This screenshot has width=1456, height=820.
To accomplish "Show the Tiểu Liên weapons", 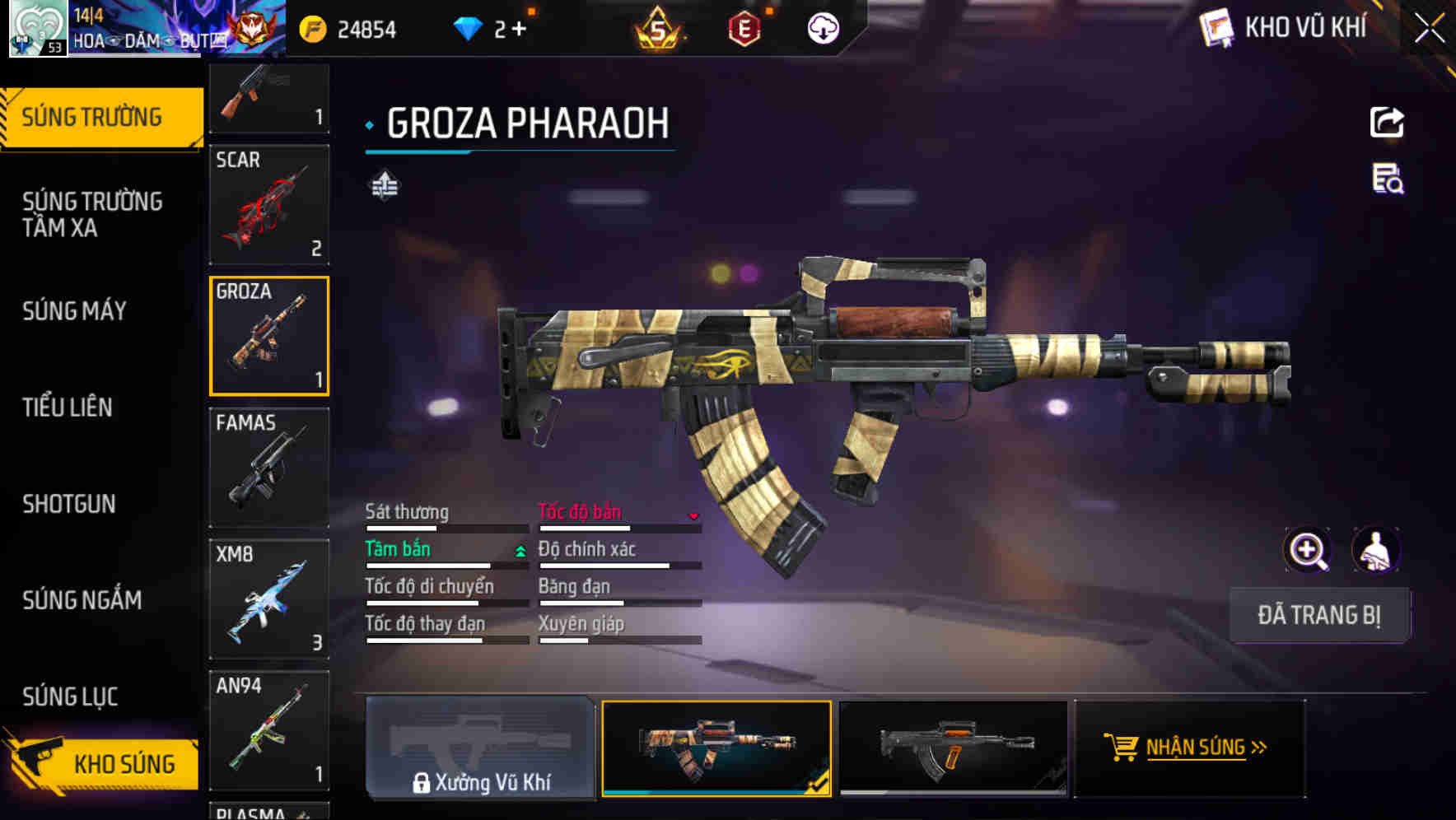I will (68, 407).
